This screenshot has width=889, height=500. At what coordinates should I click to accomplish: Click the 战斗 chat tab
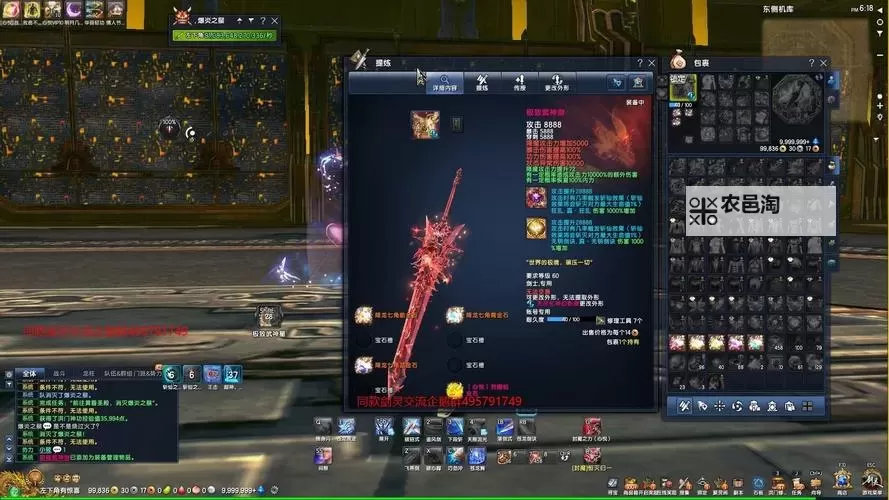[x=59, y=374]
